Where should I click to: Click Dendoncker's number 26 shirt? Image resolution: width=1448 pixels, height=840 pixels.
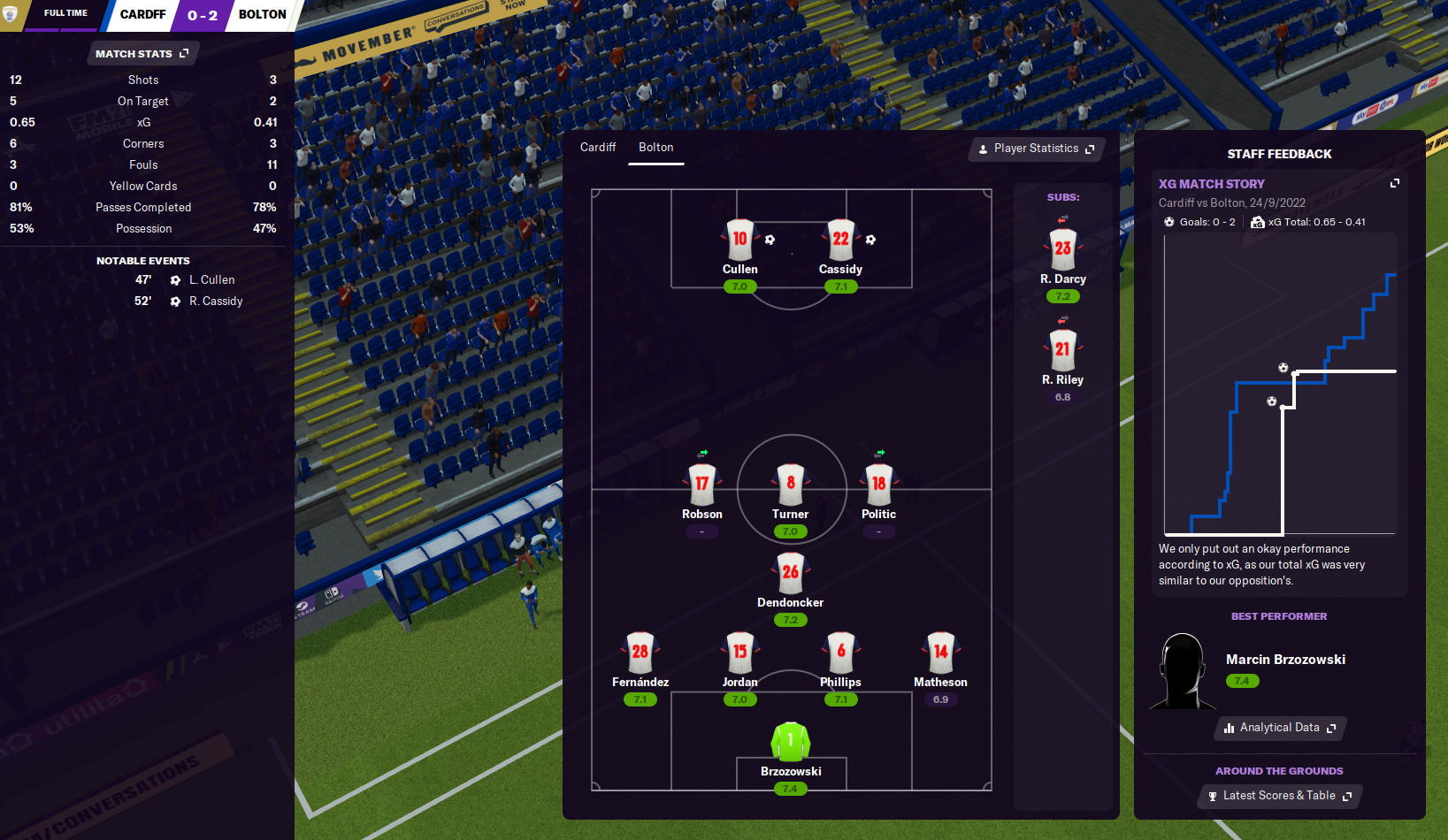pyautogui.click(x=791, y=572)
